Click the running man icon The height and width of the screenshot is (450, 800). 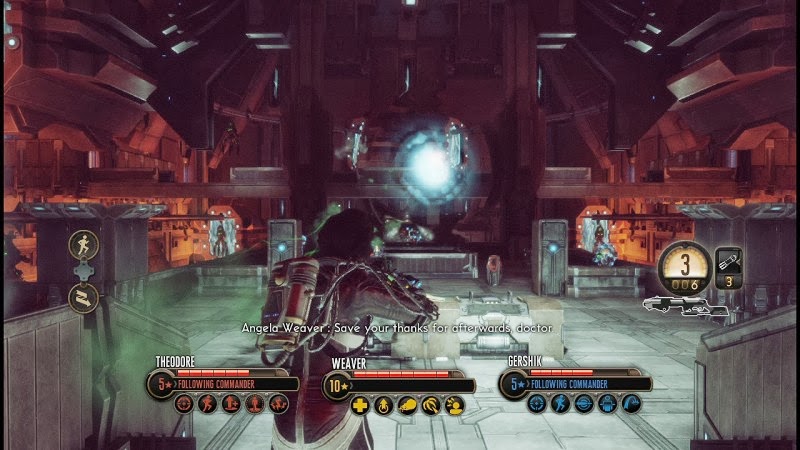tap(83, 245)
